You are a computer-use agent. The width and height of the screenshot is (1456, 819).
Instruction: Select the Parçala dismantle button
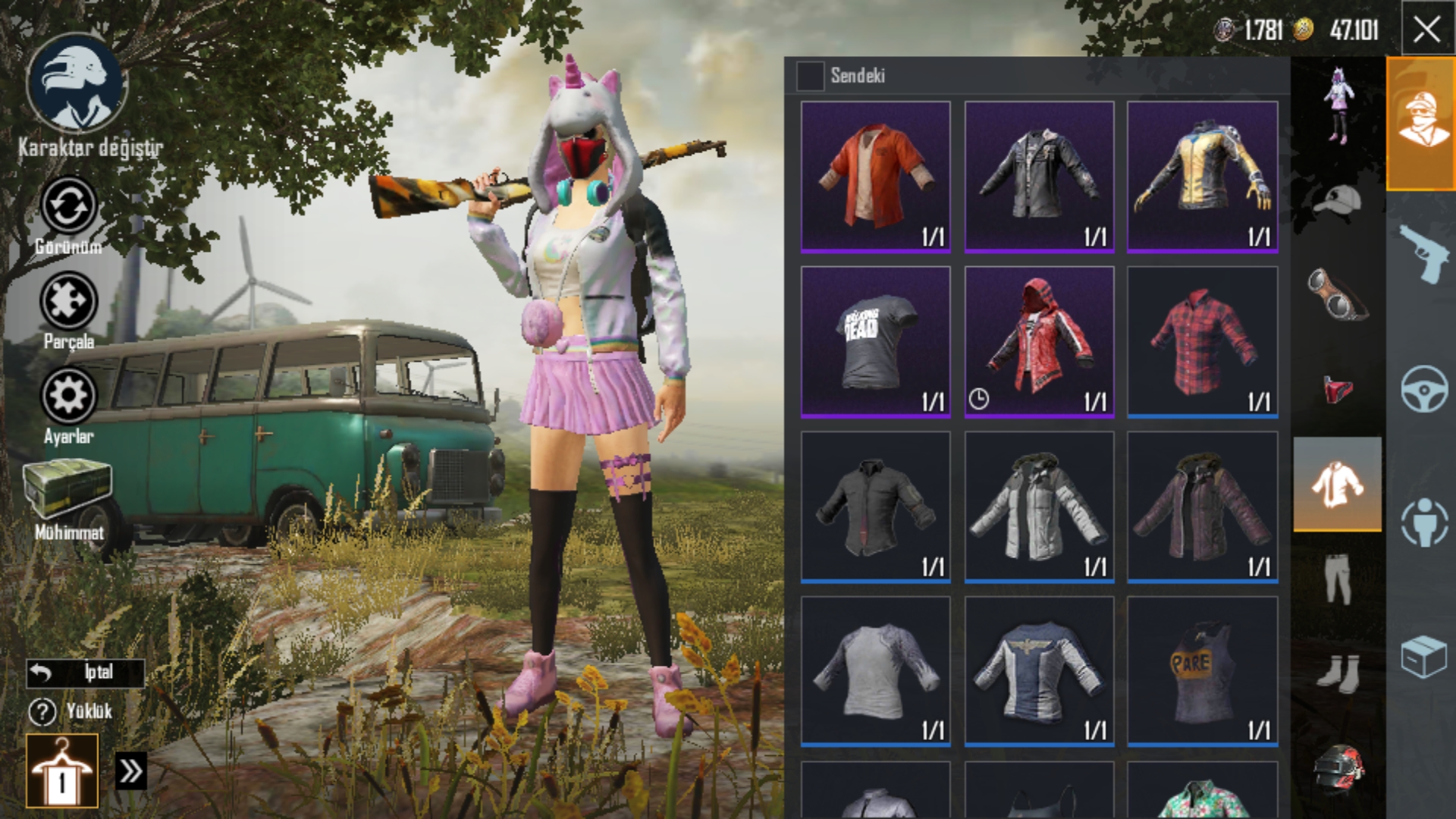pyautogui.click(x=68, y=301)
